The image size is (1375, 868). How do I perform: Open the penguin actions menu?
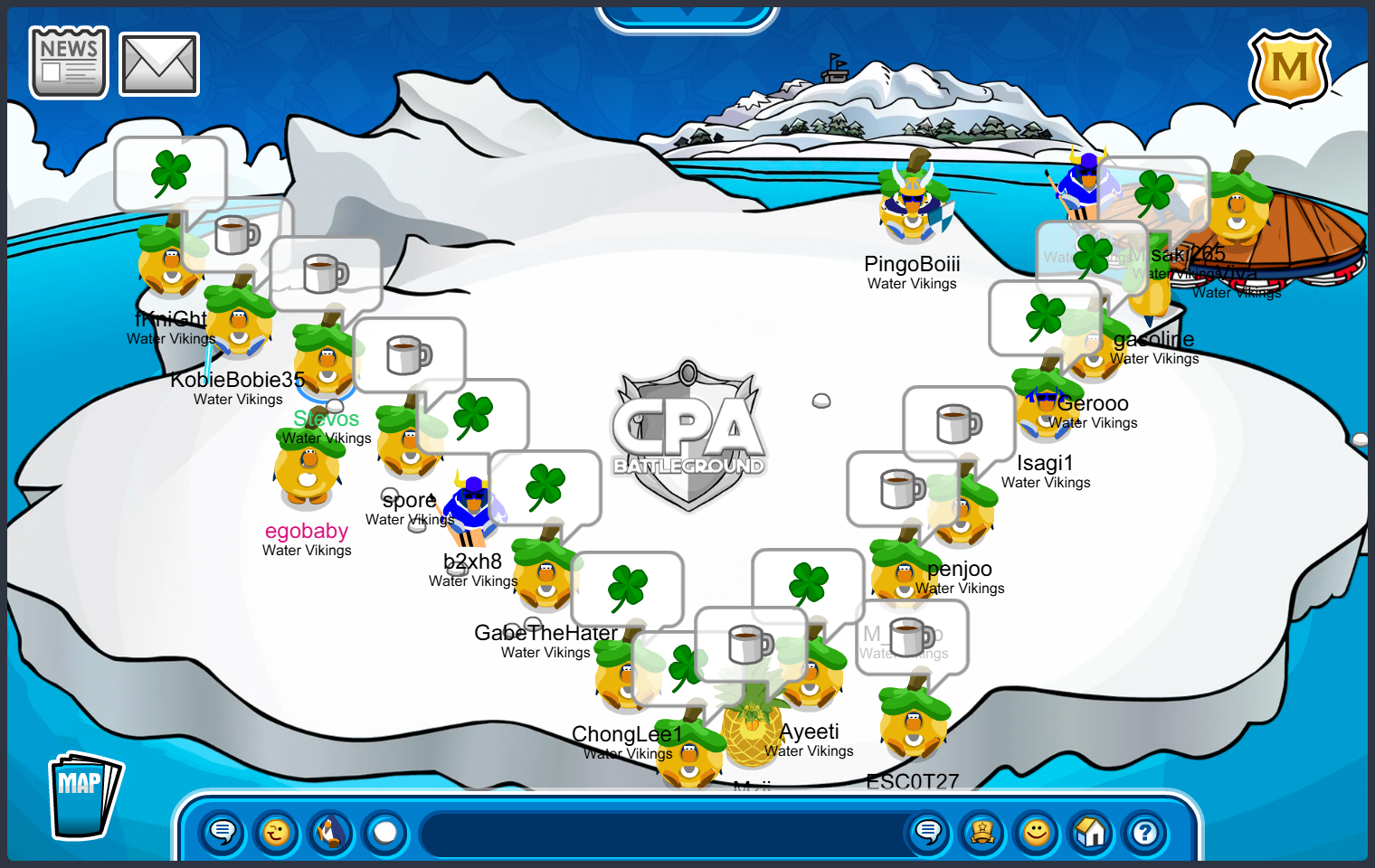[331, 832]
